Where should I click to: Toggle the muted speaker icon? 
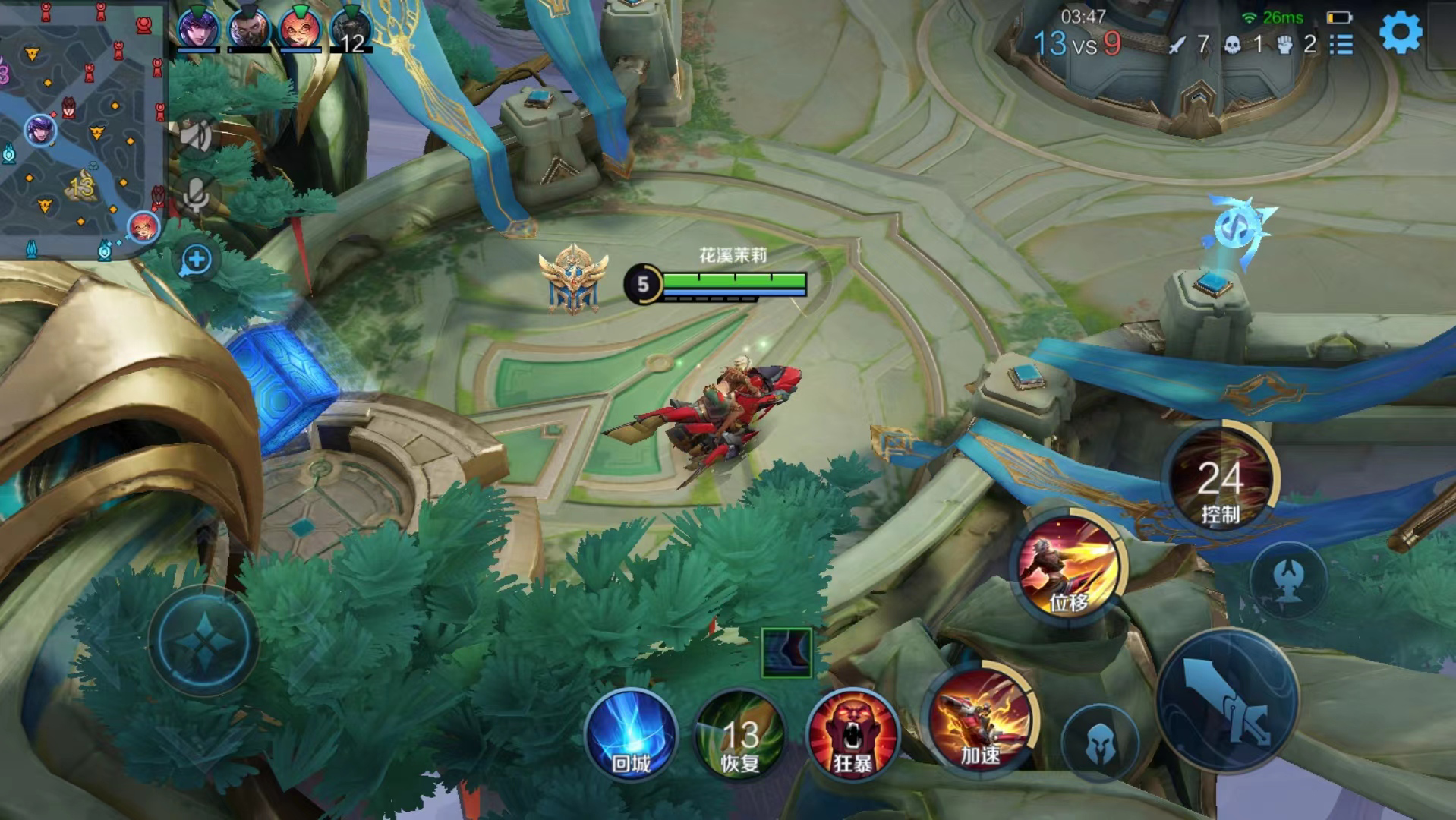[196, 136]
